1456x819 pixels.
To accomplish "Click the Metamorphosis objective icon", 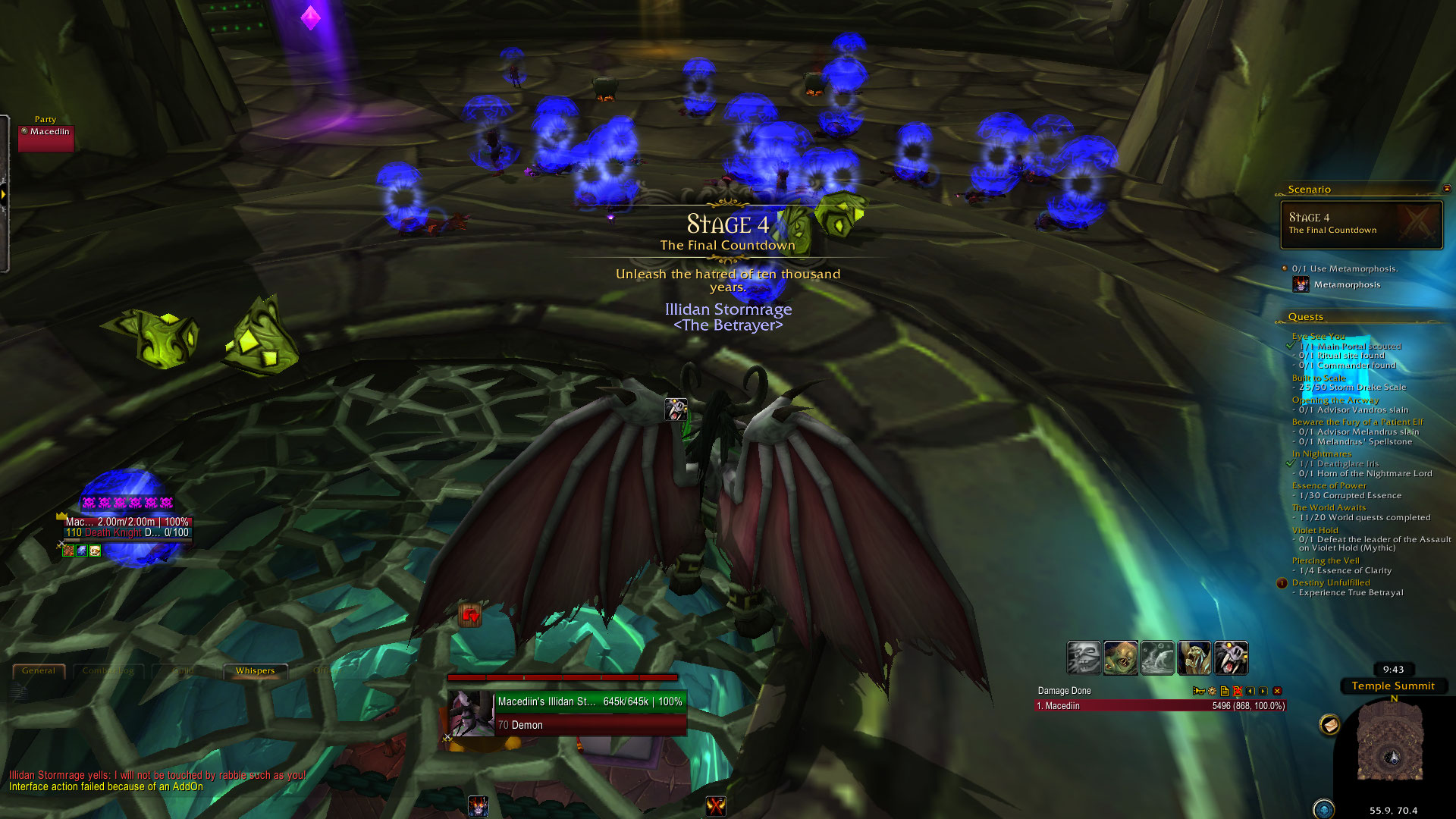I will 1301,284.
